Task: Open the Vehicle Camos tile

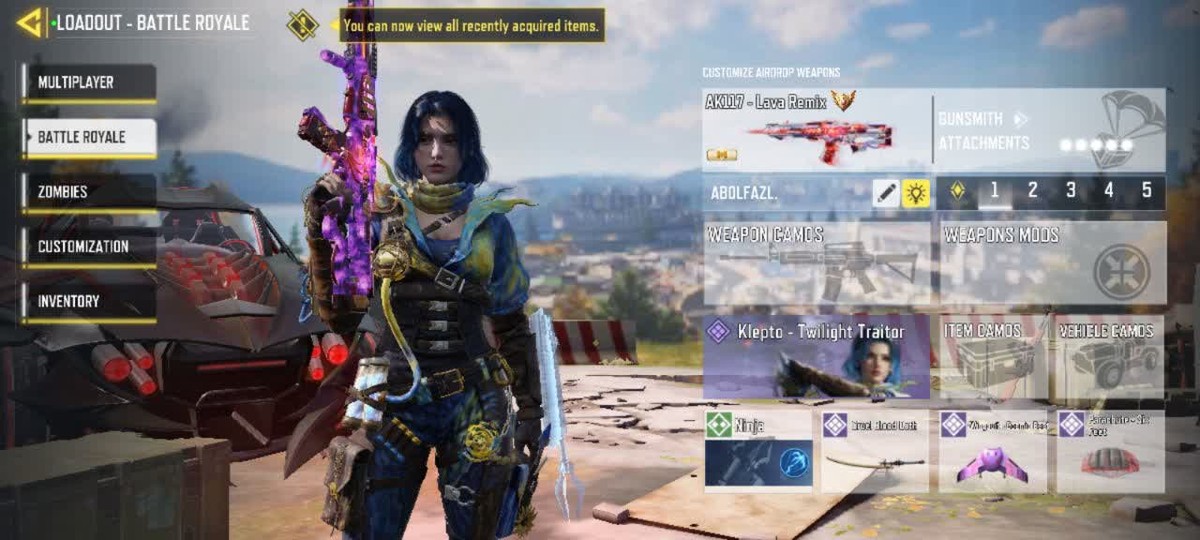Action: coord(1111,357)
